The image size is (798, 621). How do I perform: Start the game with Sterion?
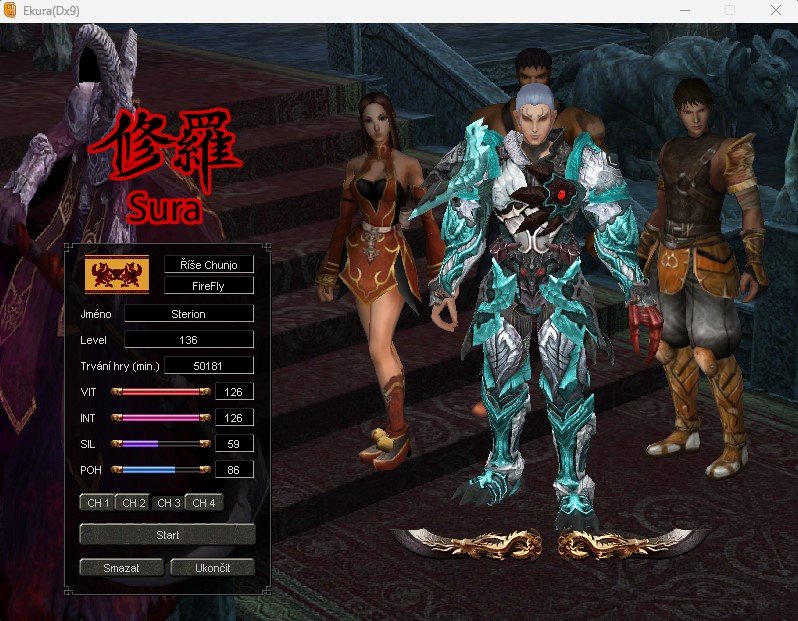[x=167, y=535]
